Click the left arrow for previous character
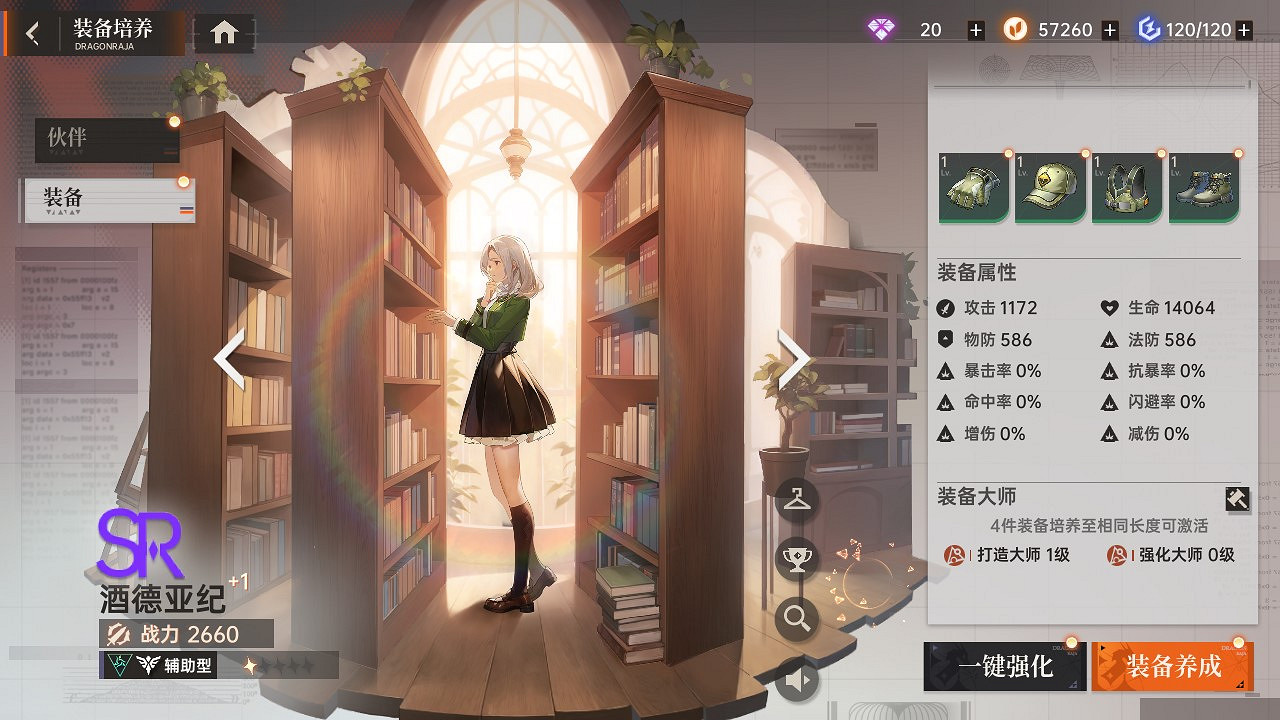 coord(228,359)
